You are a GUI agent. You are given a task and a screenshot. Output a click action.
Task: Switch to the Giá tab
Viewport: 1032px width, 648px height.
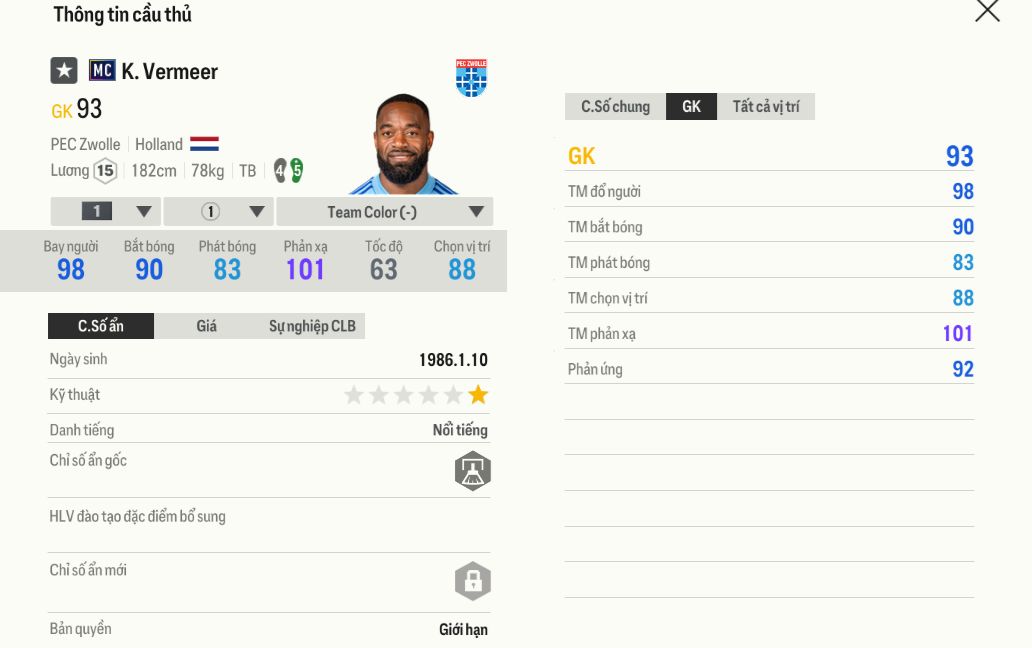coord(206,326)
